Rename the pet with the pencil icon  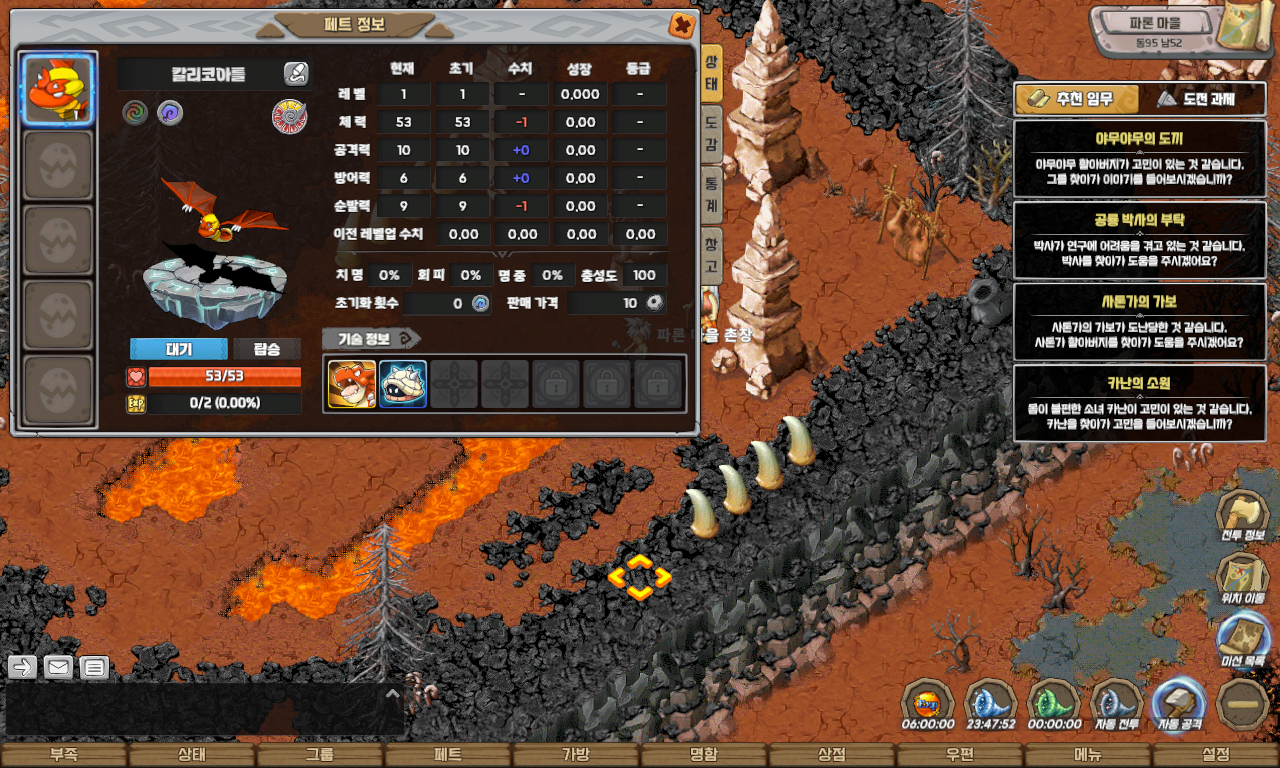[295, 73]
